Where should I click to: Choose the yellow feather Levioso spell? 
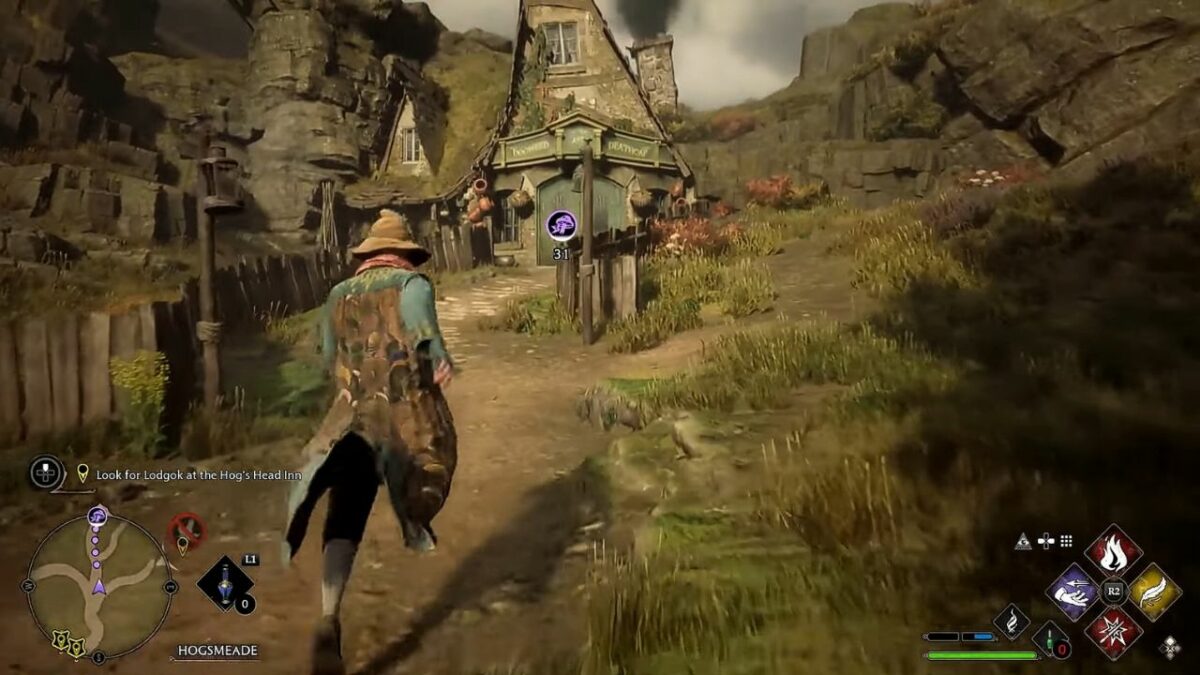[x=1154, y=592]
